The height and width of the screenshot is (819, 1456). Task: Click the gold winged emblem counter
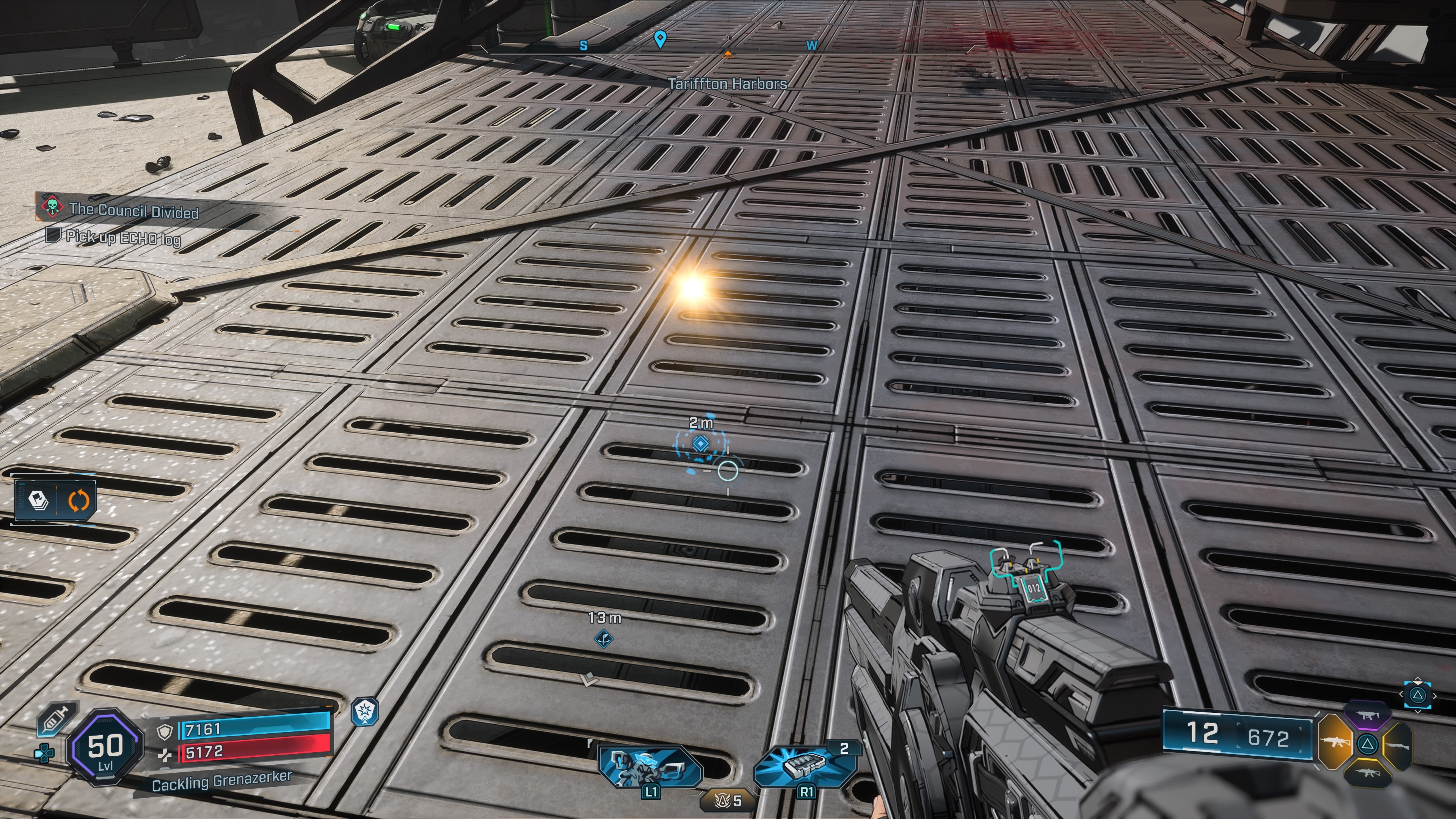point(728,800)
